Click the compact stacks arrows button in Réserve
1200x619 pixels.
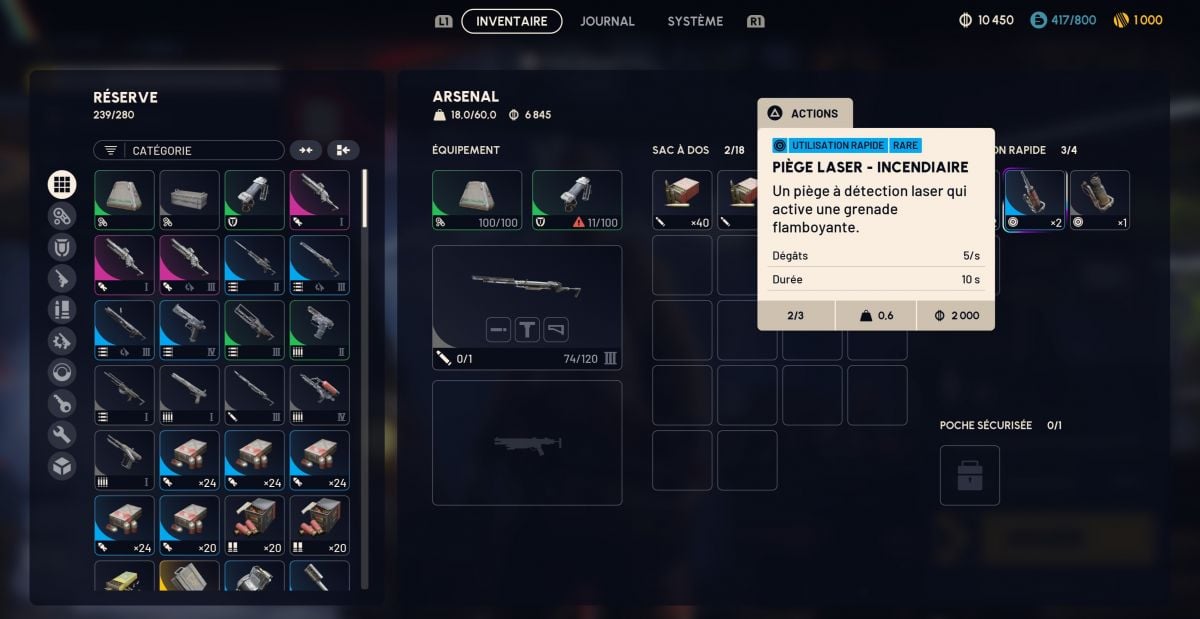(x=306, y=150)
